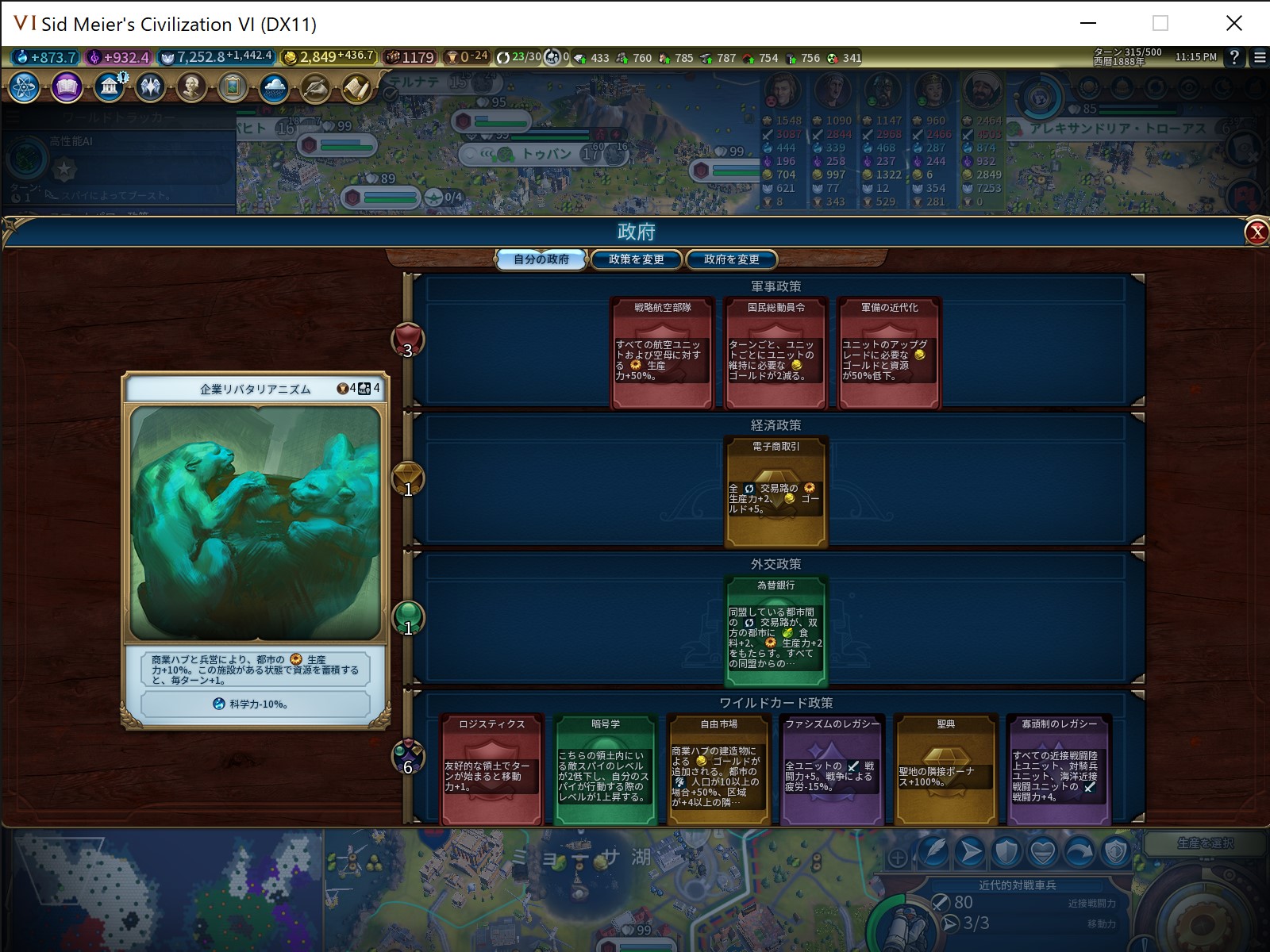Open the World Climate rain-cloud panel
This screenshot has width=1270, height=952.
click(x=274, y=87)
